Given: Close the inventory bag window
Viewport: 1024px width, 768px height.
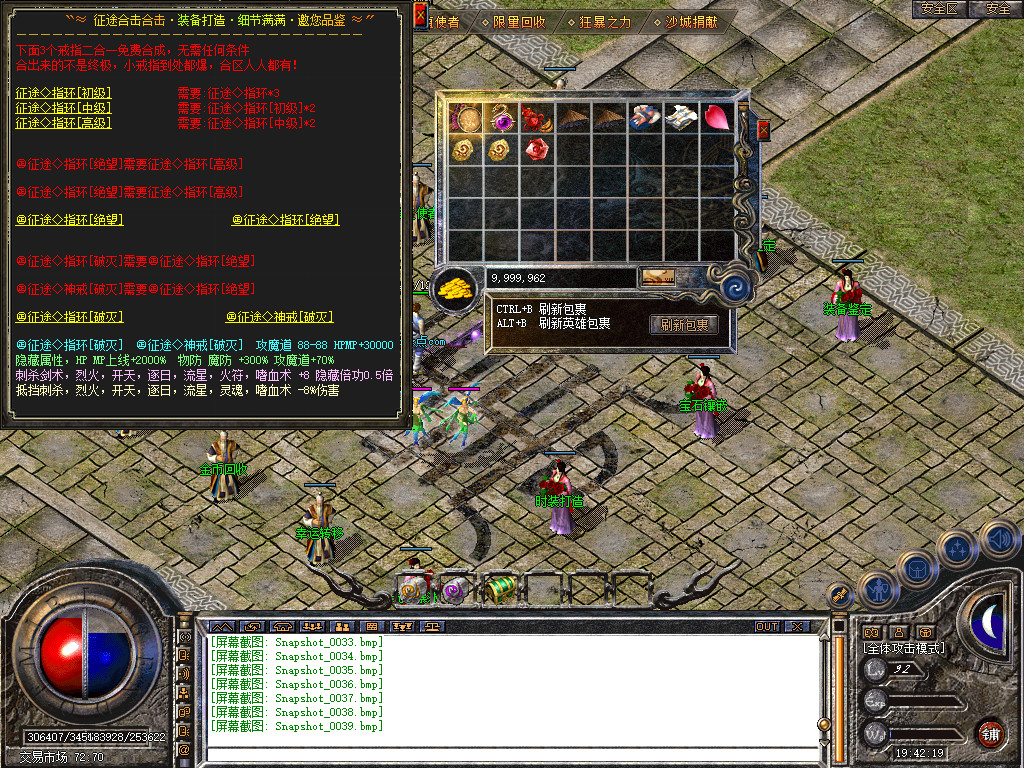Looking at the screenshot, I should click(x=764, y=130).
